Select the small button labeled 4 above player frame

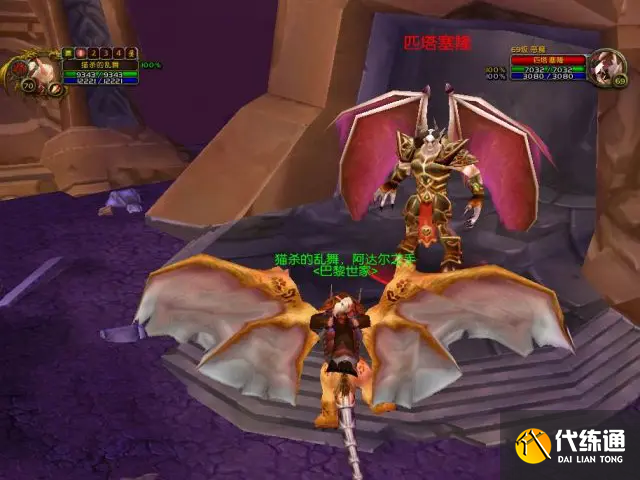118,53
